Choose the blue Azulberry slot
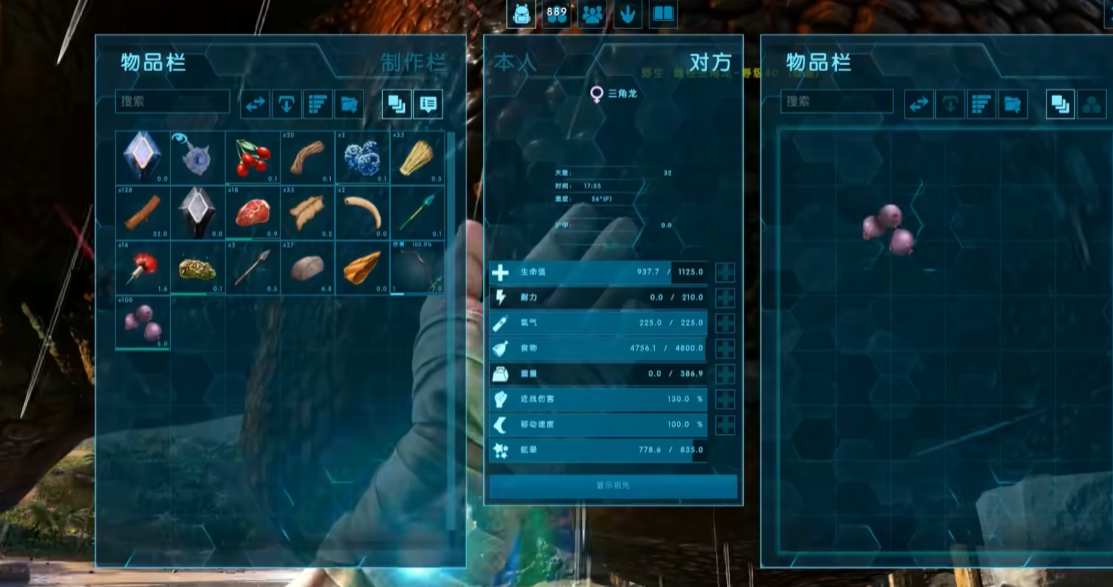This screenshot has width=1113, height=587. [x=361, y=157]
